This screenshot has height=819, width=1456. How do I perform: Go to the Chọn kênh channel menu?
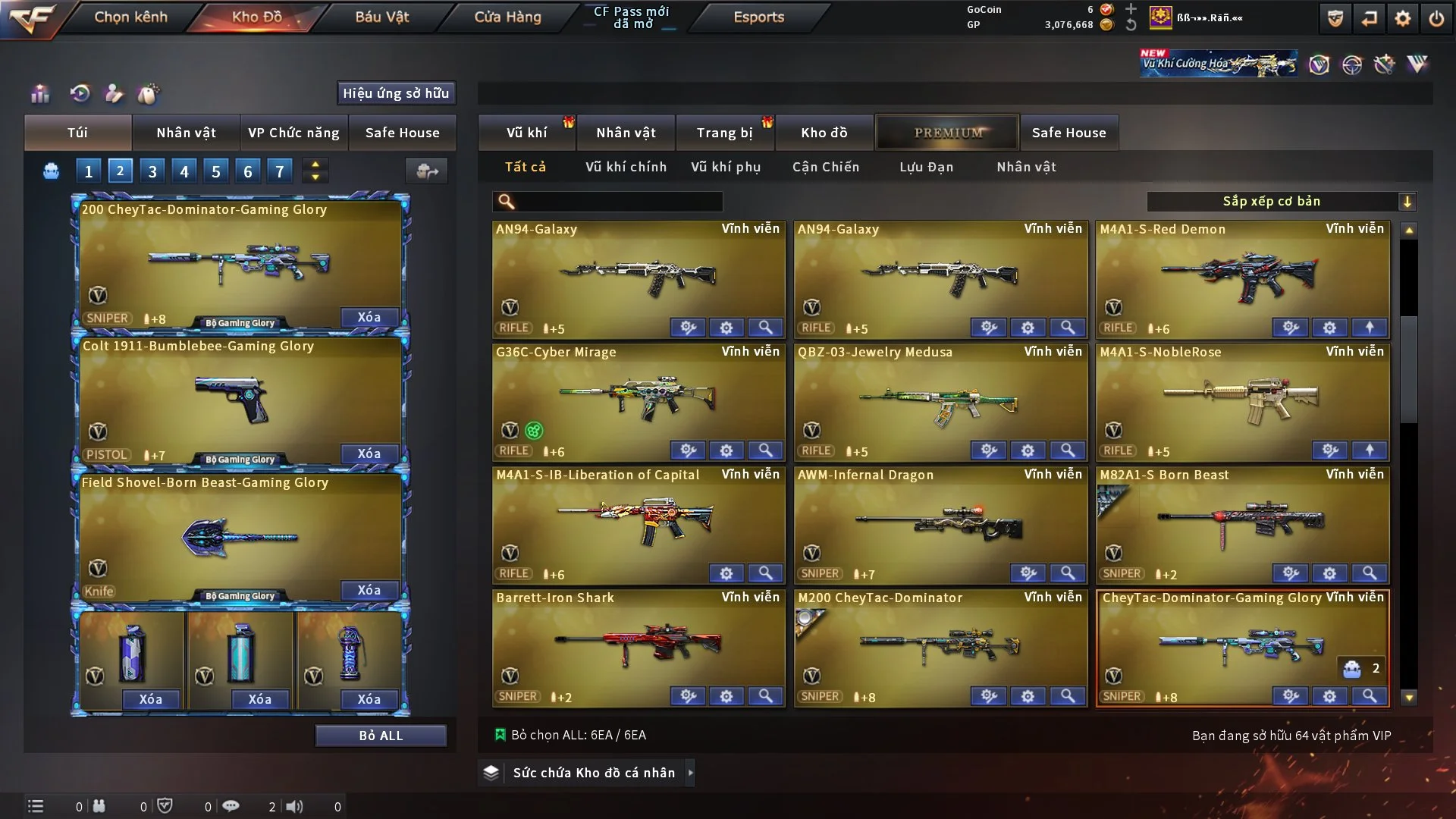pos(130,17)
